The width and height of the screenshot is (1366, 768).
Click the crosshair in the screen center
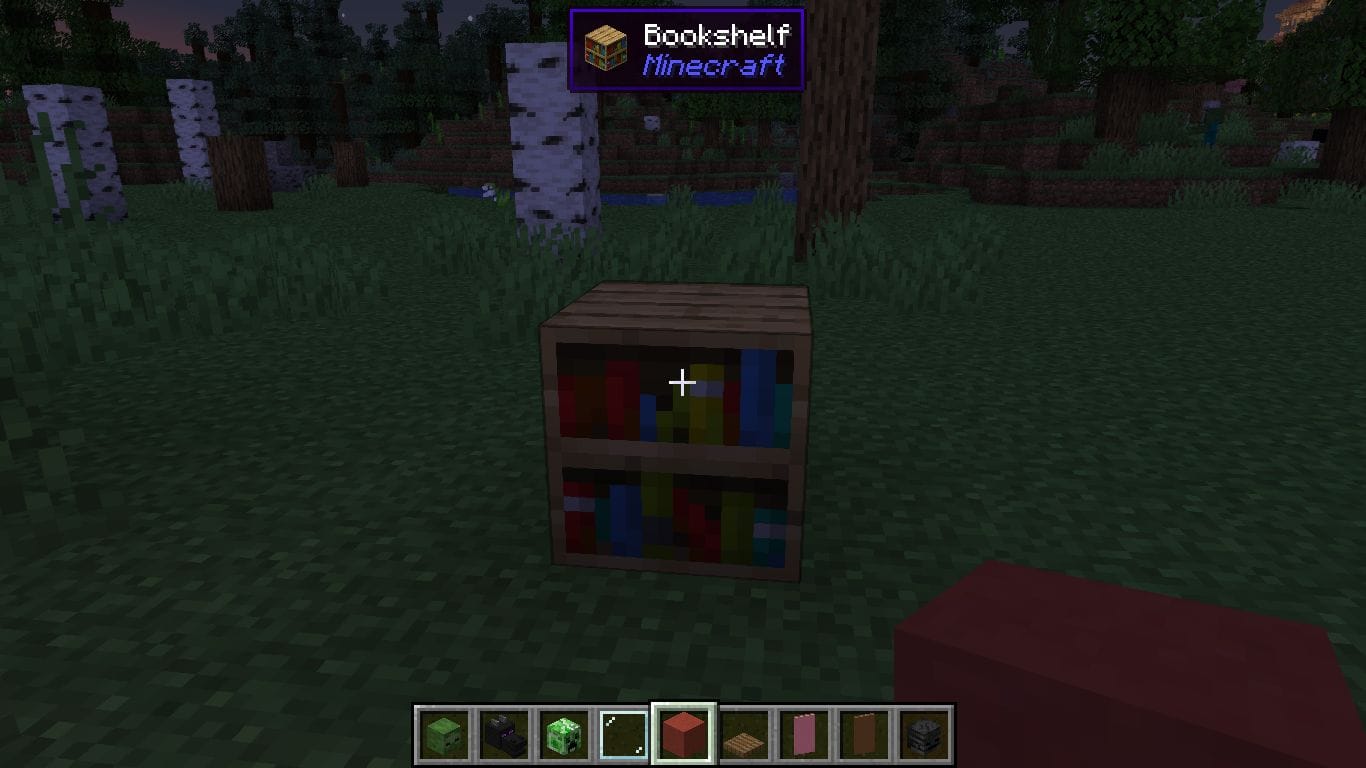pos(683,382)
